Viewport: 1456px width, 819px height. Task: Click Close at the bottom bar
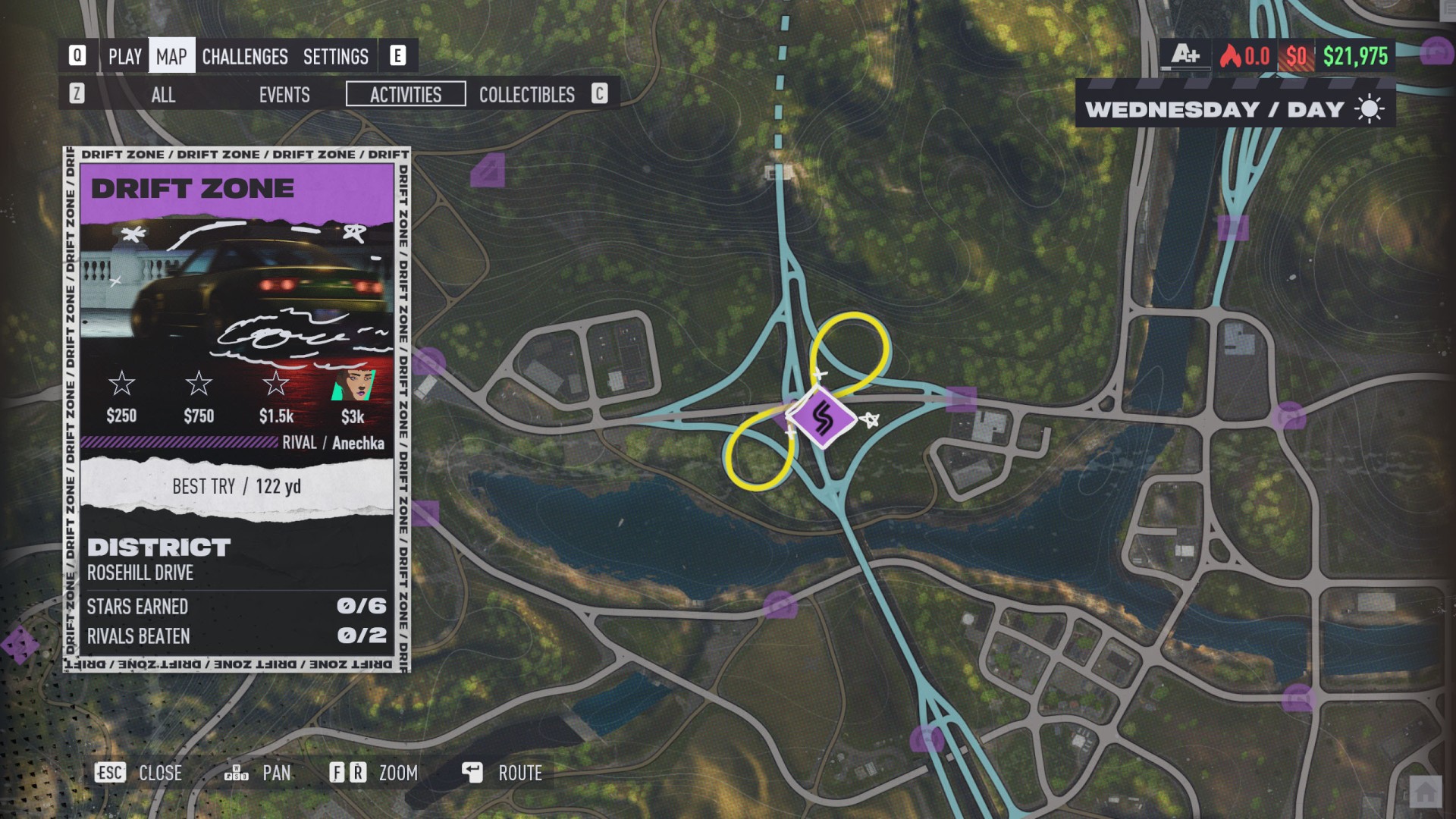(160, 773)
